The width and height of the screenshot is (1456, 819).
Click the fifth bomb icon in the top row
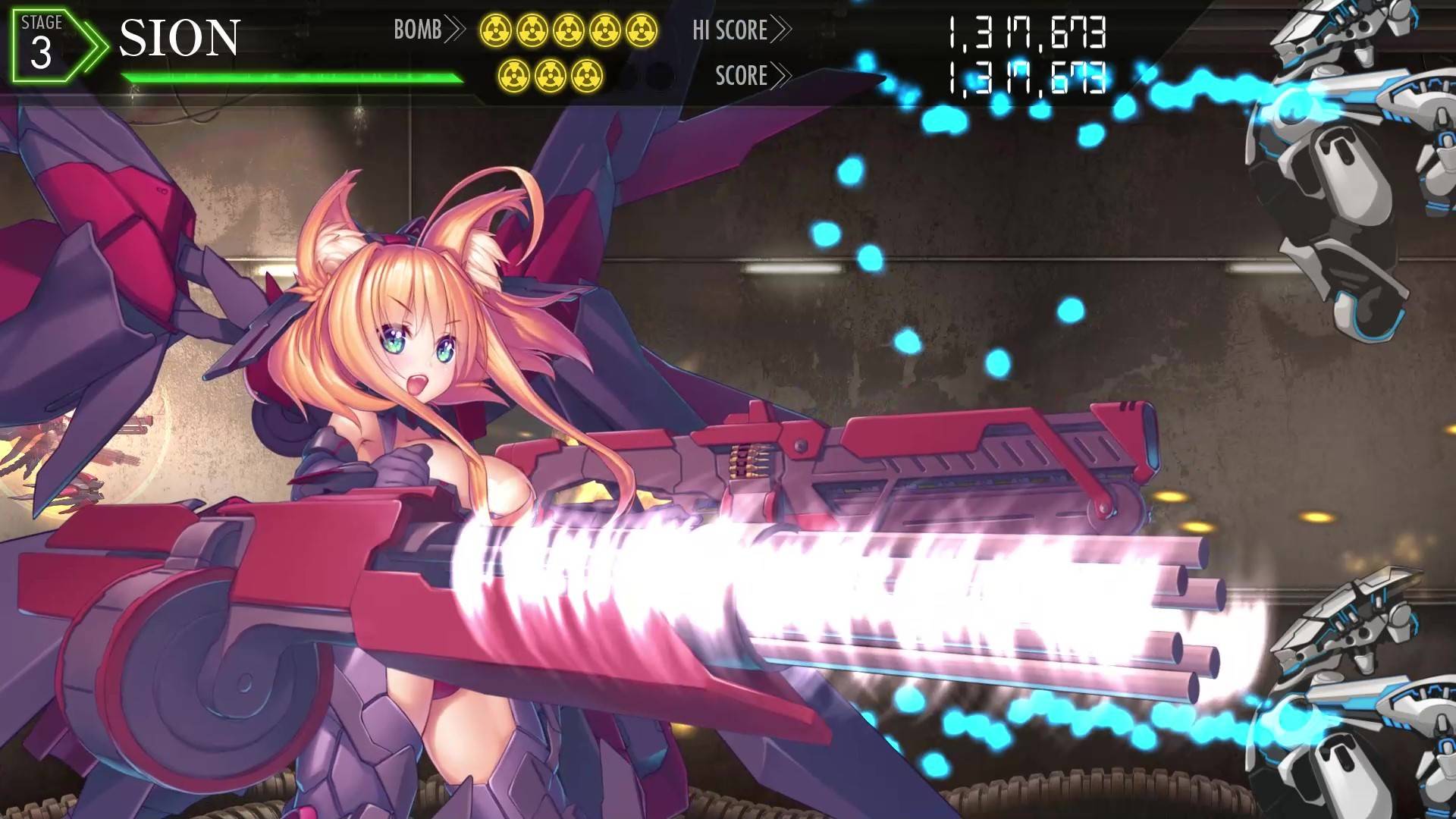641,30
